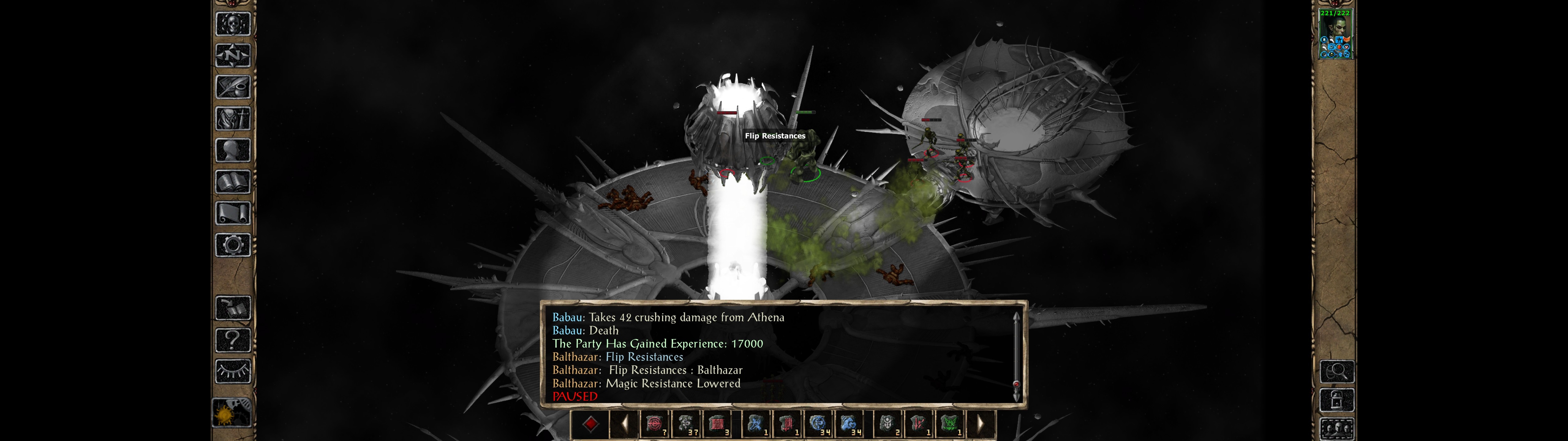Open the mage spellbook
Viewport: 1568px width, 441px height.
point(232,182)
